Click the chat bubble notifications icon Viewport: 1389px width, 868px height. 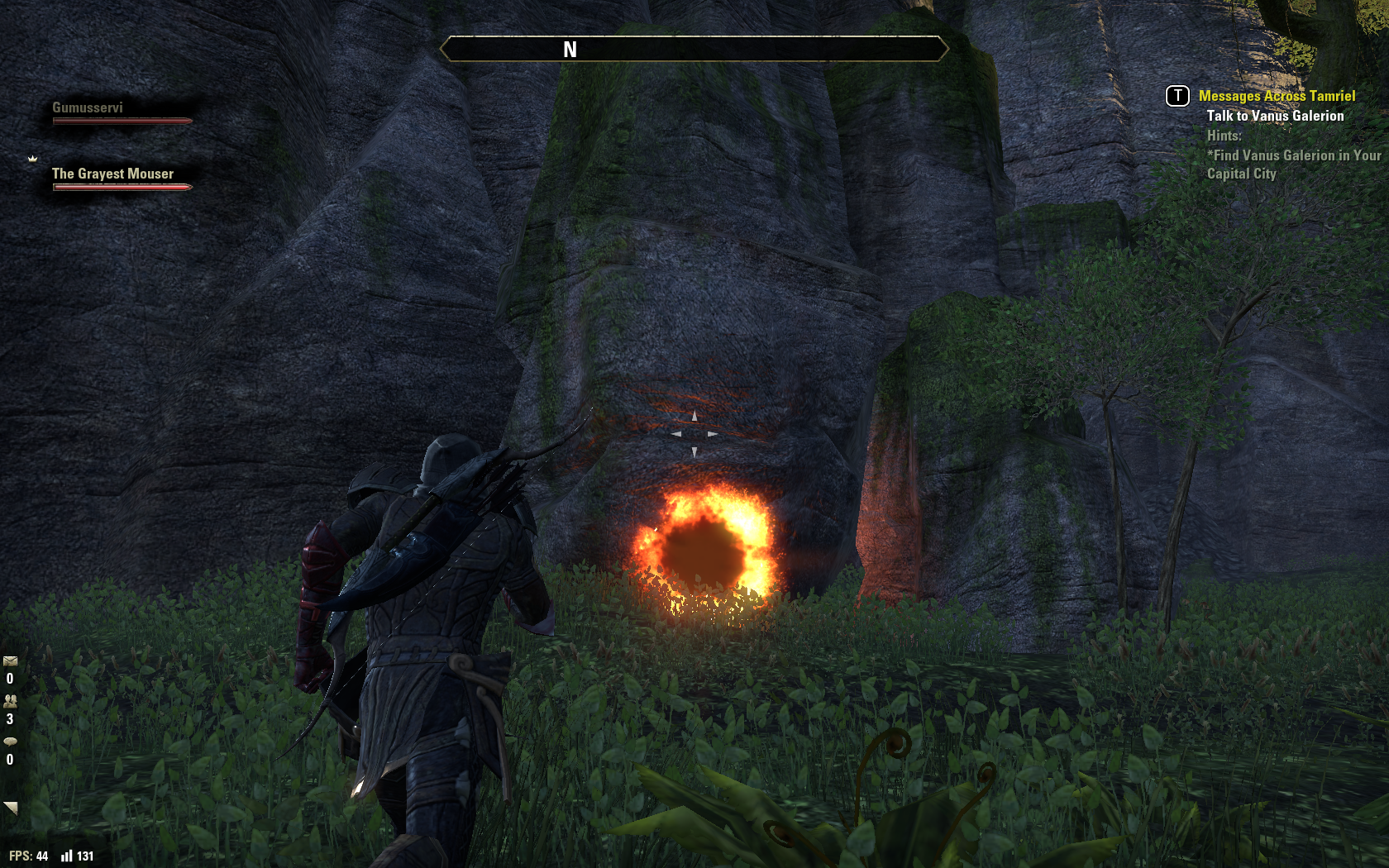pyautogui.click(x=10, y=742)
